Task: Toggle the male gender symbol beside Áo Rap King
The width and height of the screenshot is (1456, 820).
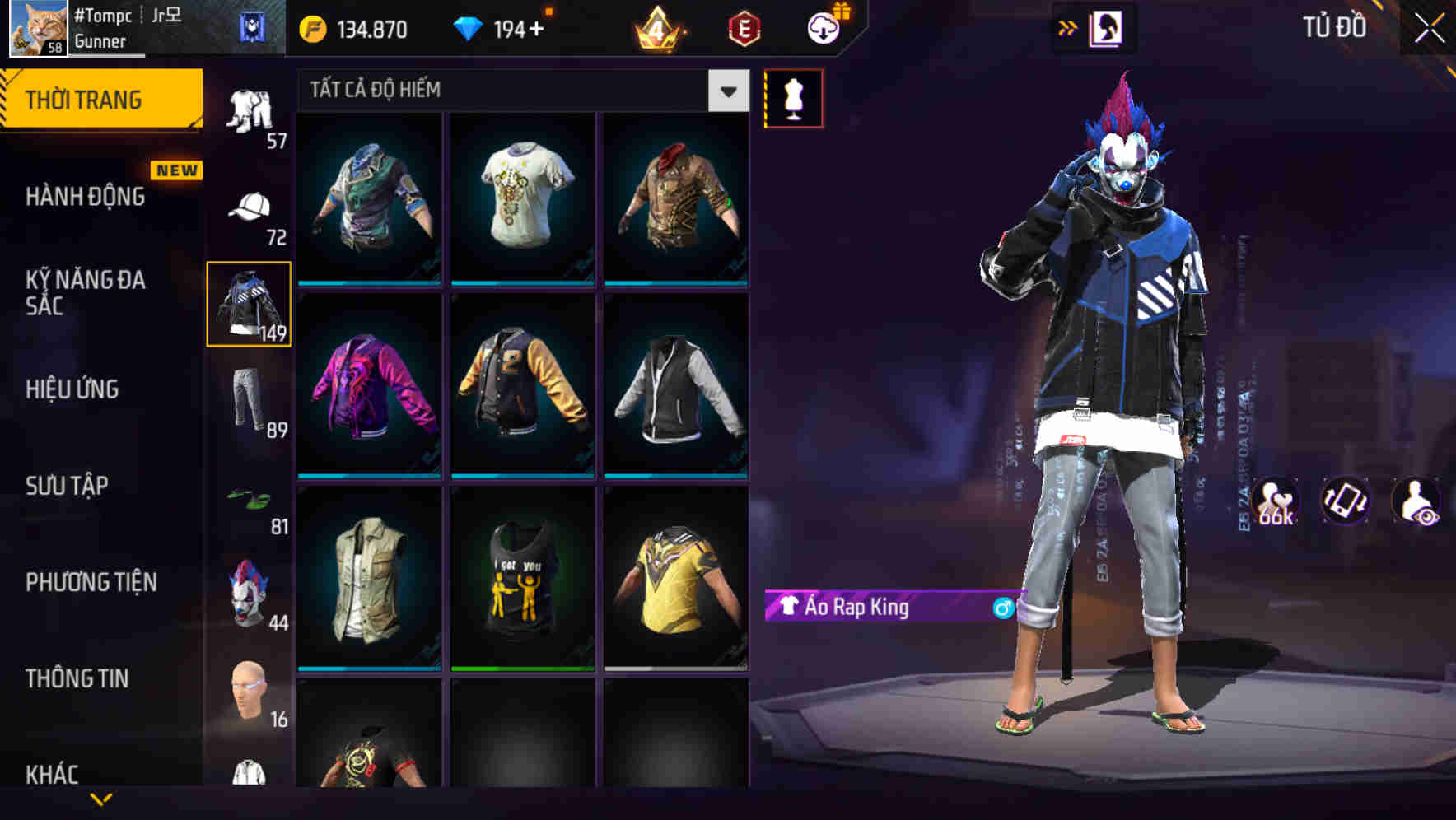Action: click(1001, 608)
